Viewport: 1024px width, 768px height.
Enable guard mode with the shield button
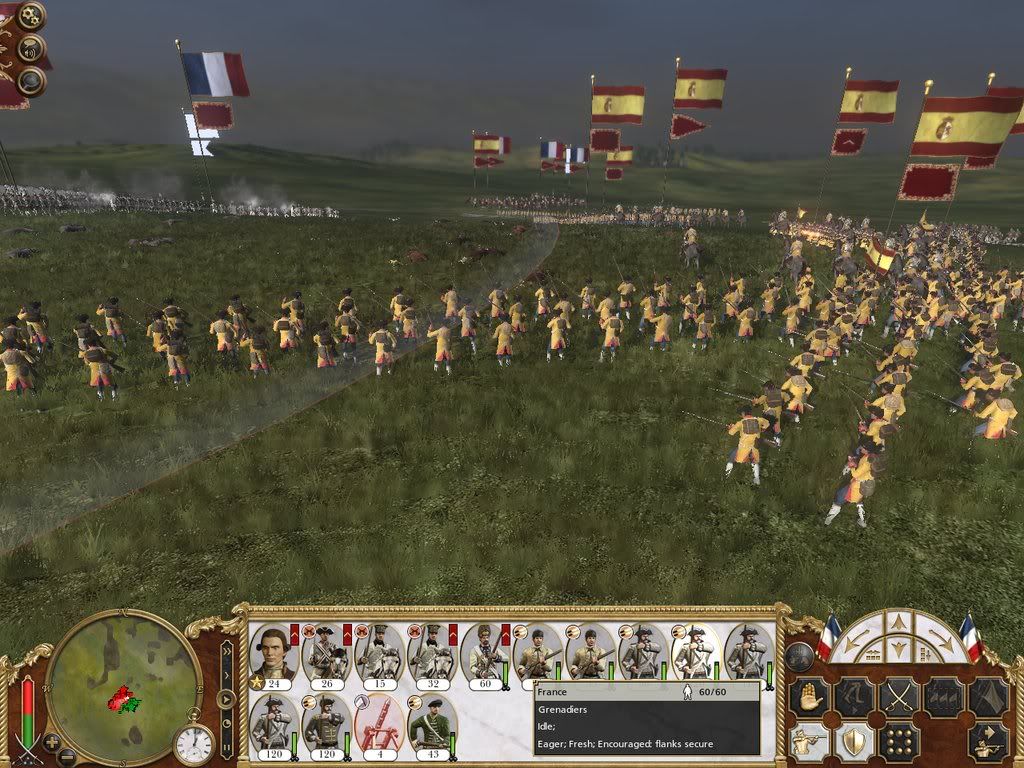tap(853, 742)
